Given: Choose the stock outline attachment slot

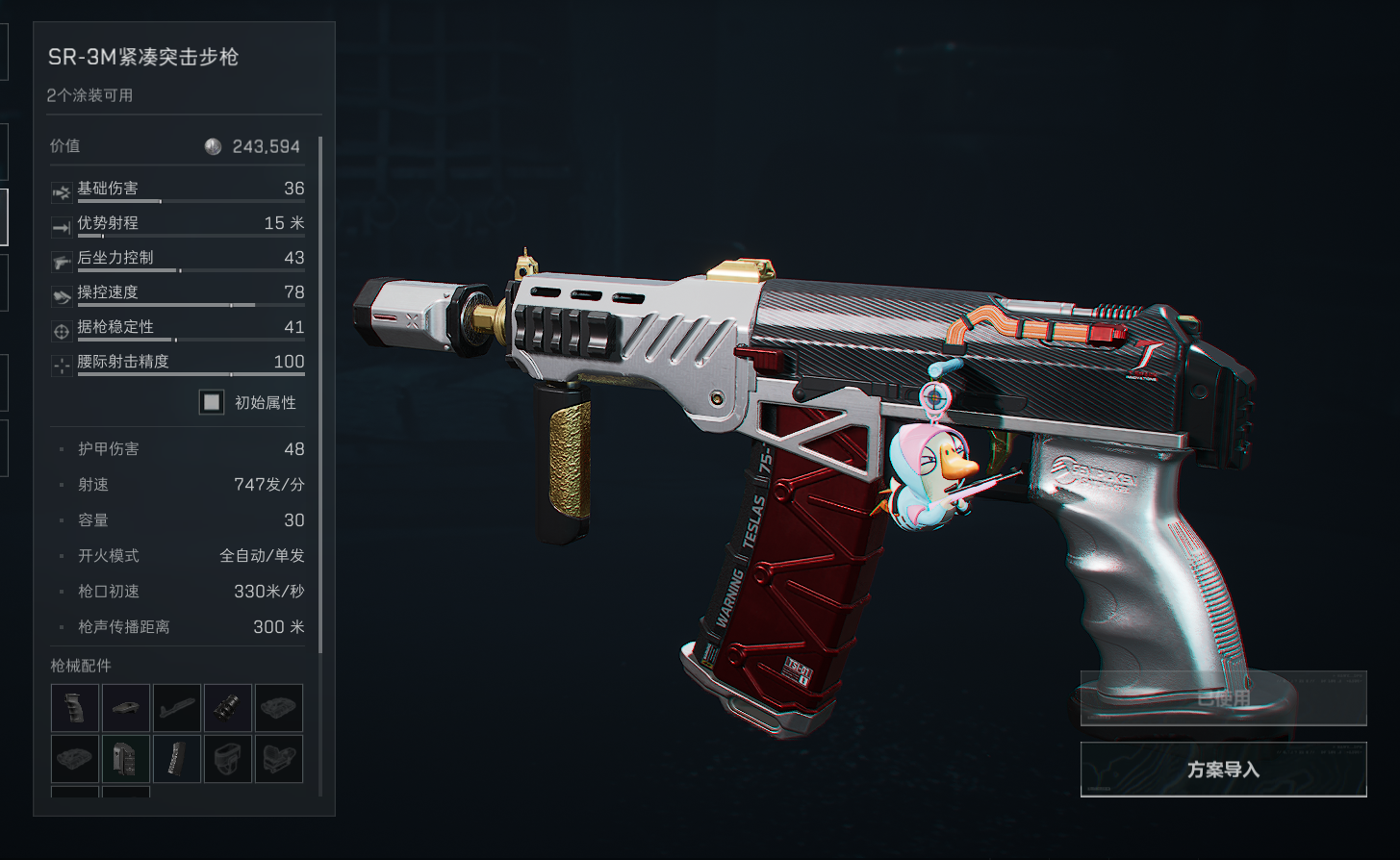Looking at the screenshot, I should (177, 708).
